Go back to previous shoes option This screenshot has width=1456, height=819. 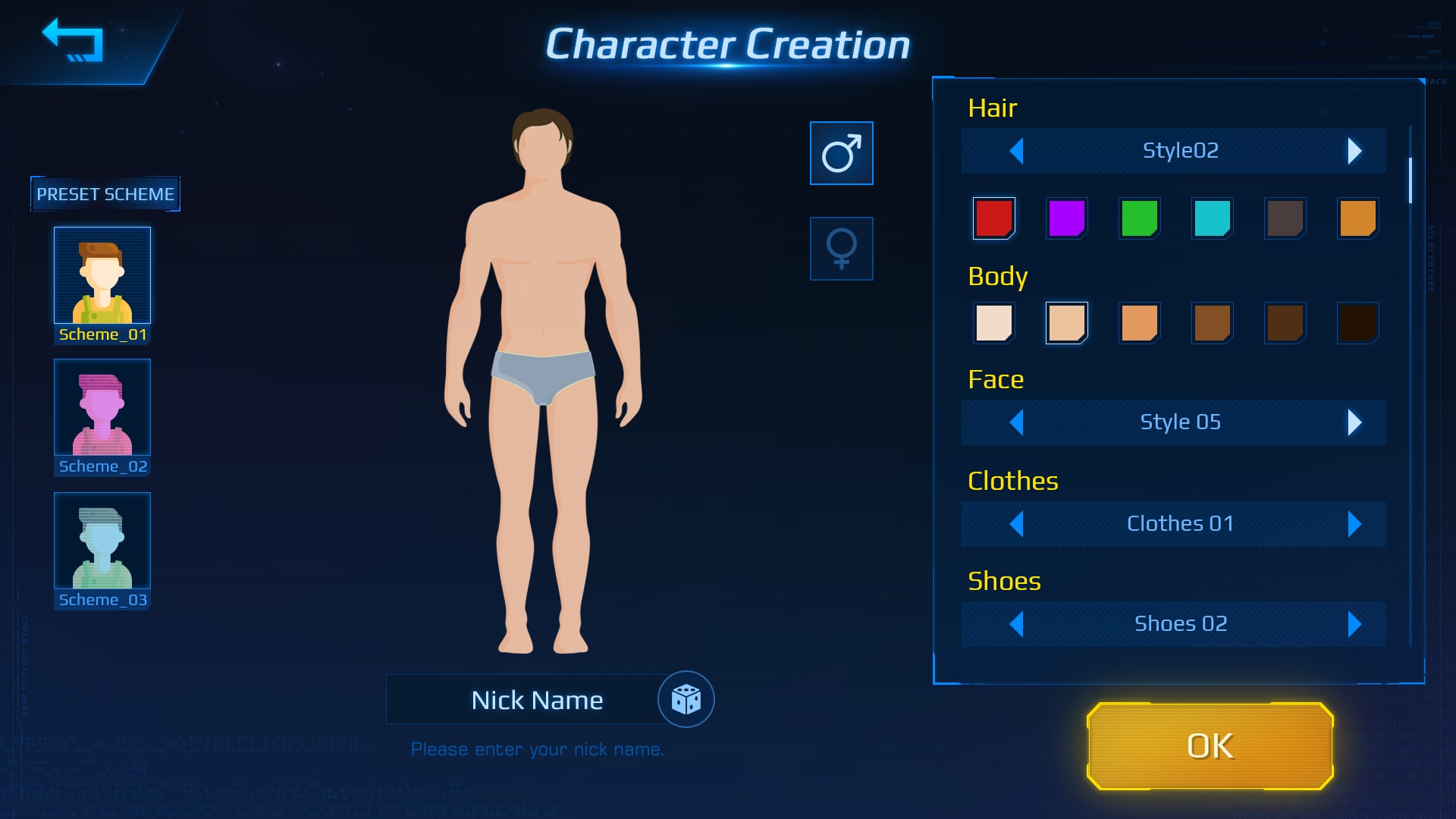[1017, 624]
